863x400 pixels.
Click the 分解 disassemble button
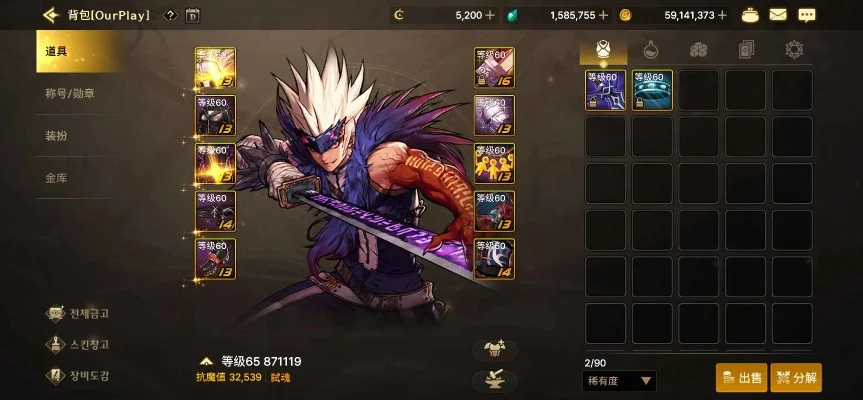click(796, 378)
